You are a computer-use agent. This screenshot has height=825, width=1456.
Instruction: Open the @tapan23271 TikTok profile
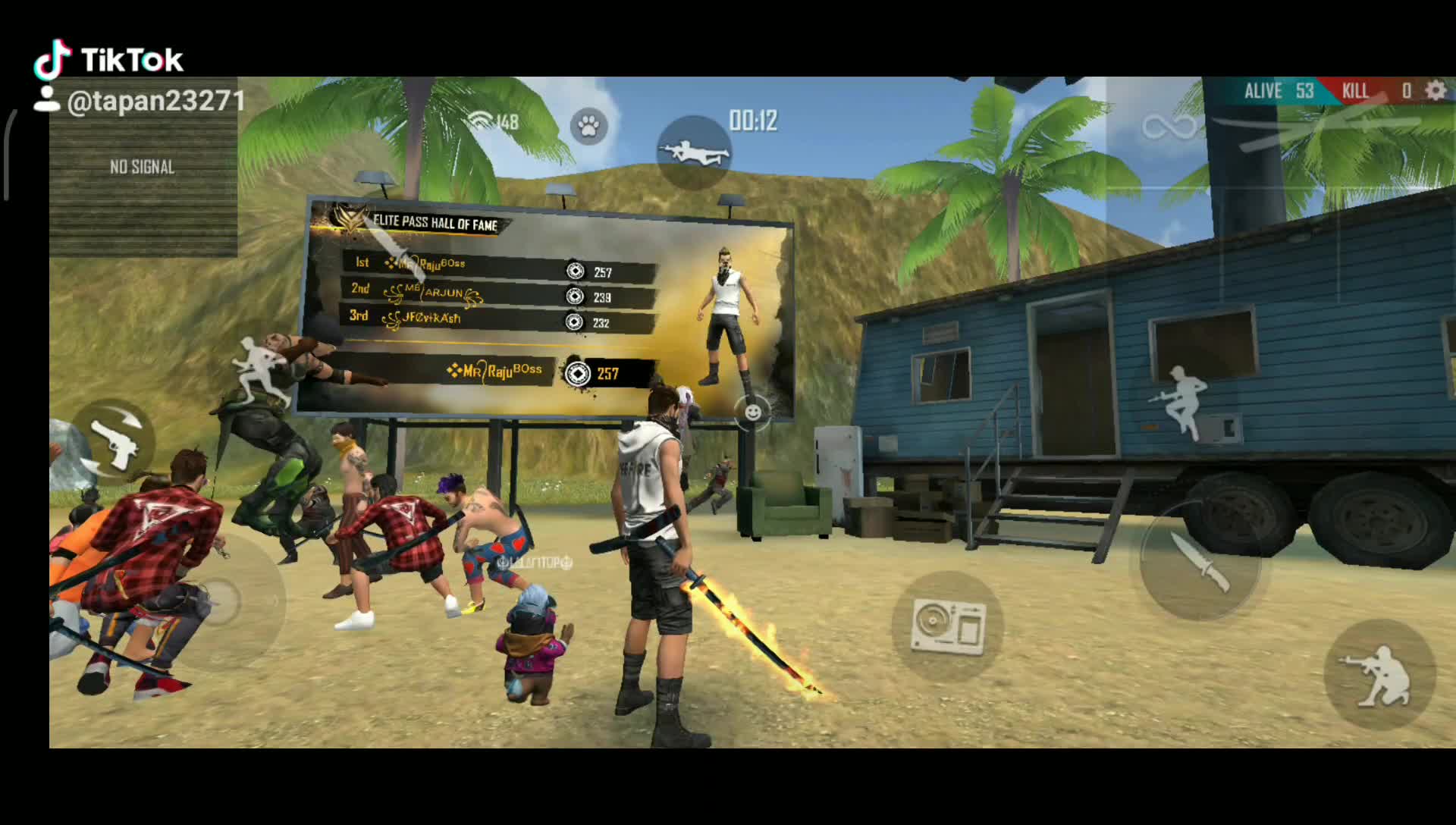tap(155, 102)
